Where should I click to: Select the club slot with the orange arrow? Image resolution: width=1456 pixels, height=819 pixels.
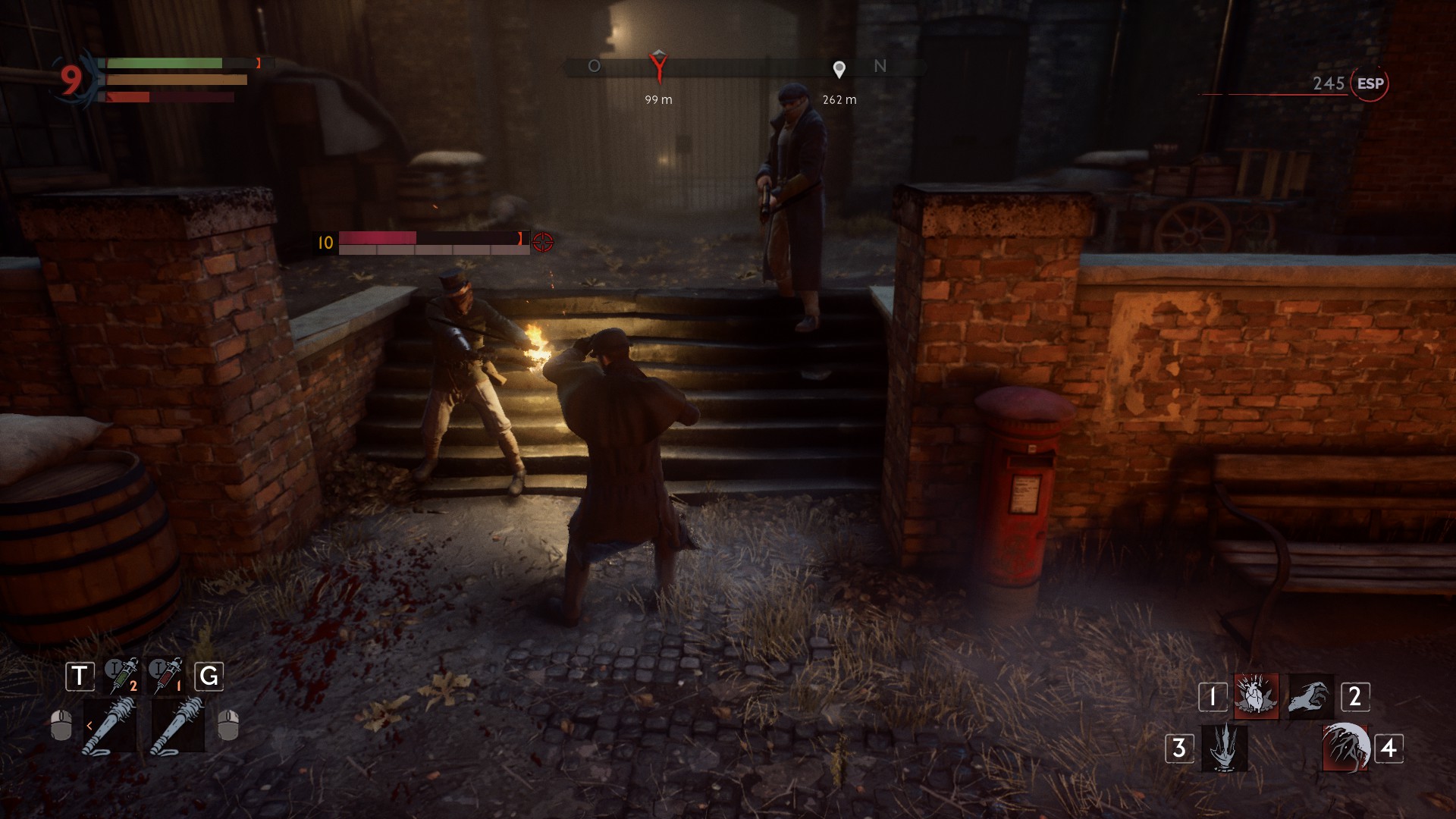[110, 726]
